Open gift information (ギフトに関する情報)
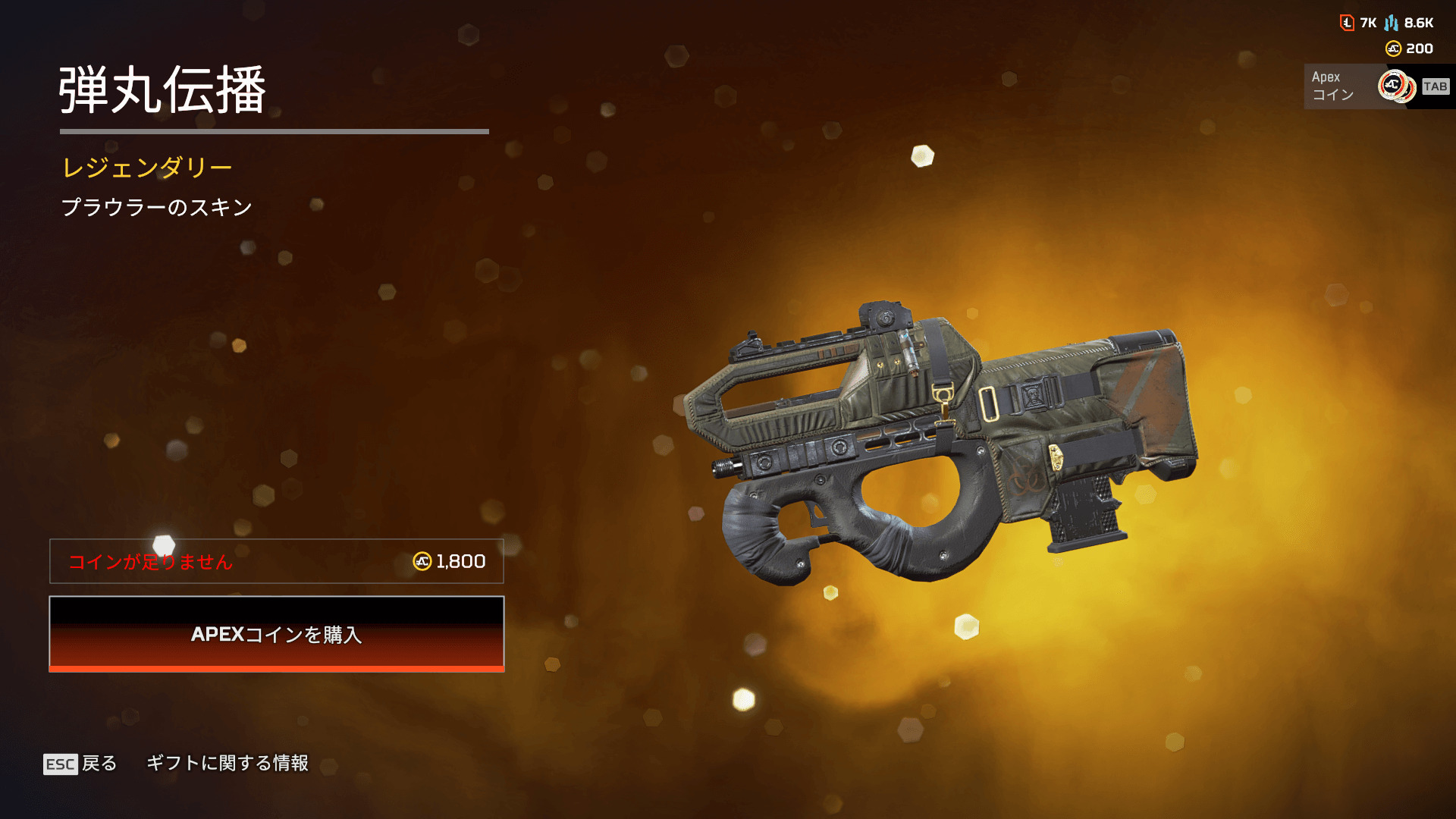Image resolution: width=1456 pixels, height=819 pixels. click(x=227, y=763)
